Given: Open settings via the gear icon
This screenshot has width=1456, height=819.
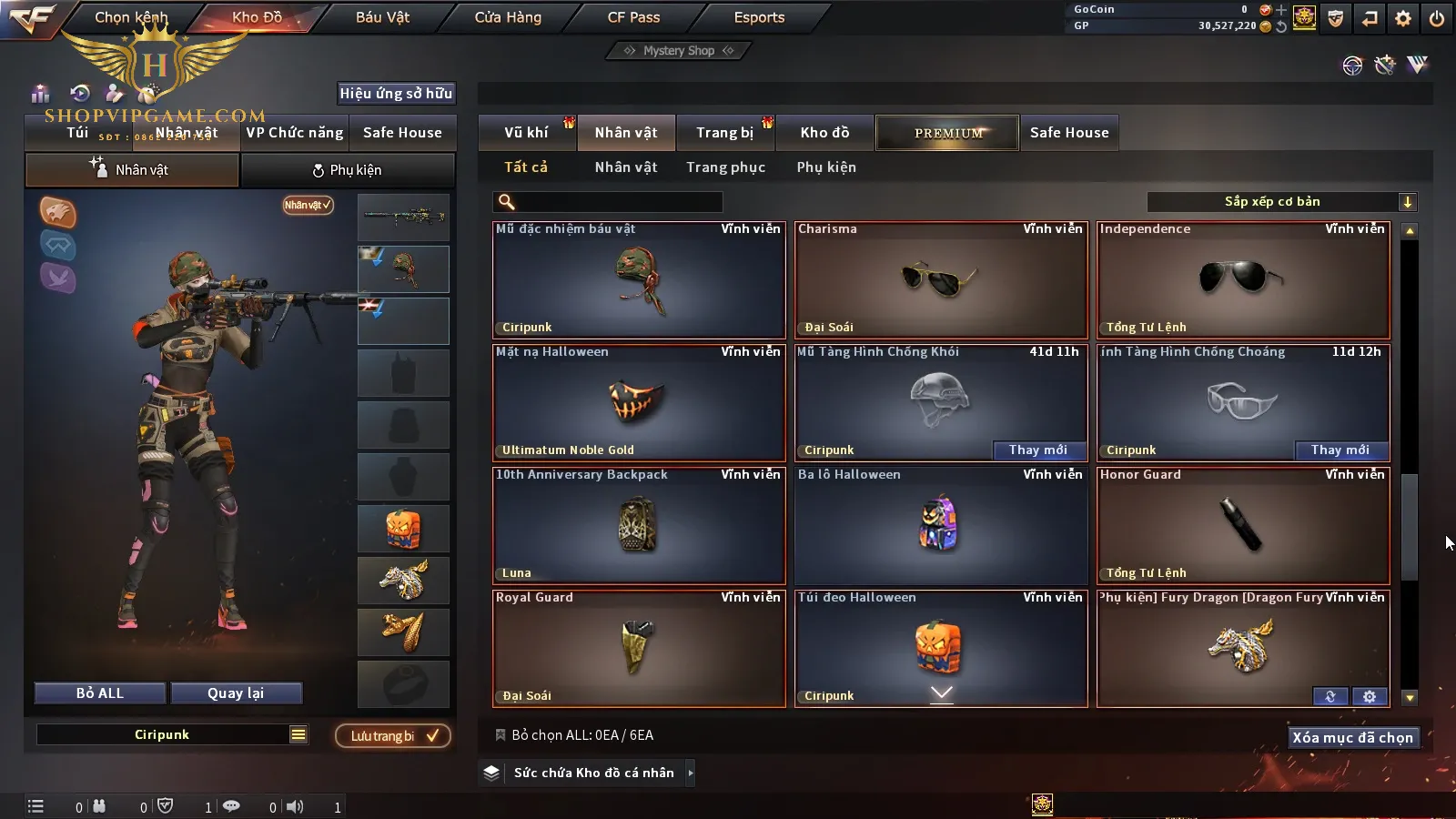Looking at the screenshot, I should point(1403,18).
